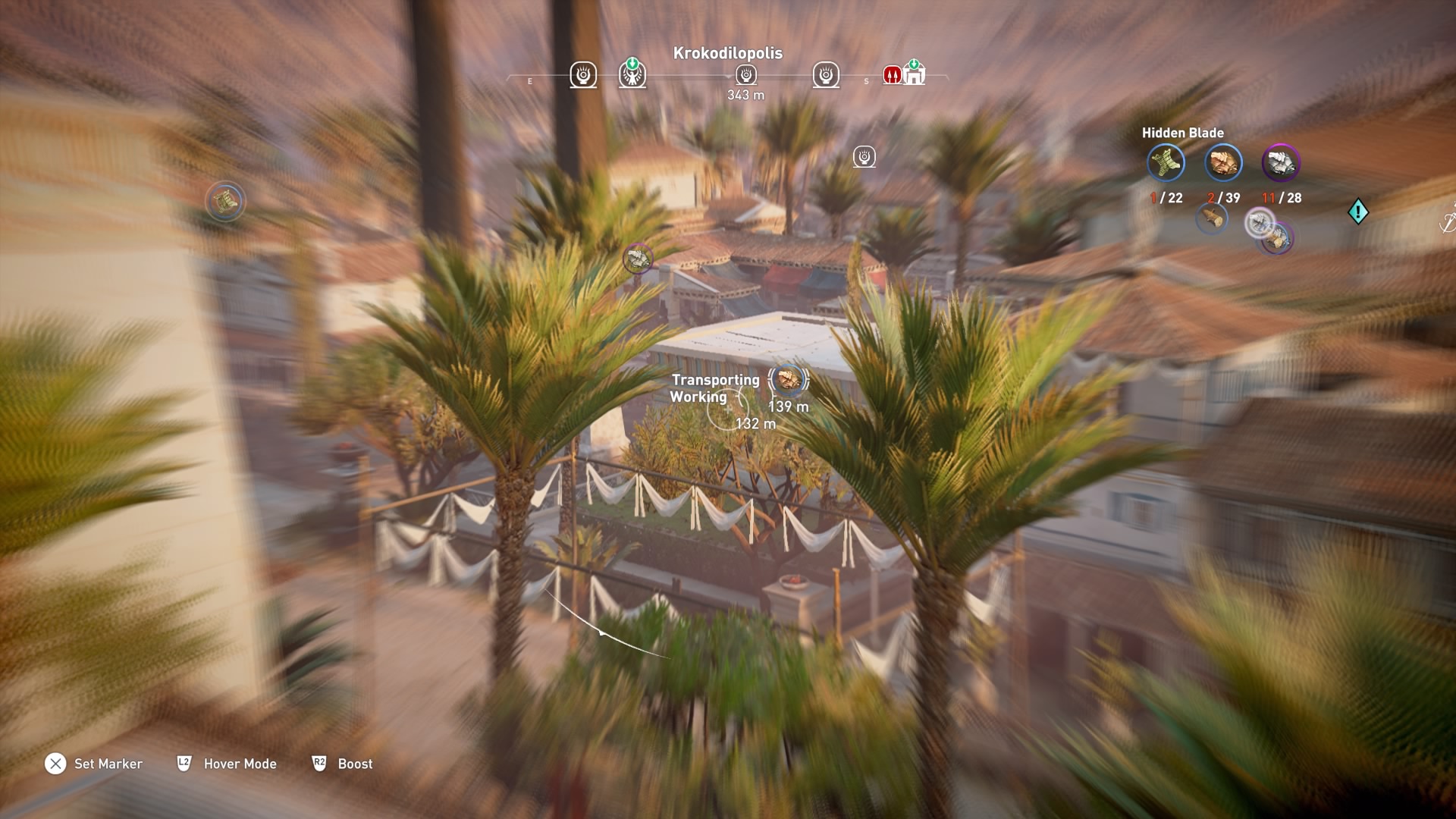Select the hard leather icon in the blue circle

pos(1223,163)
